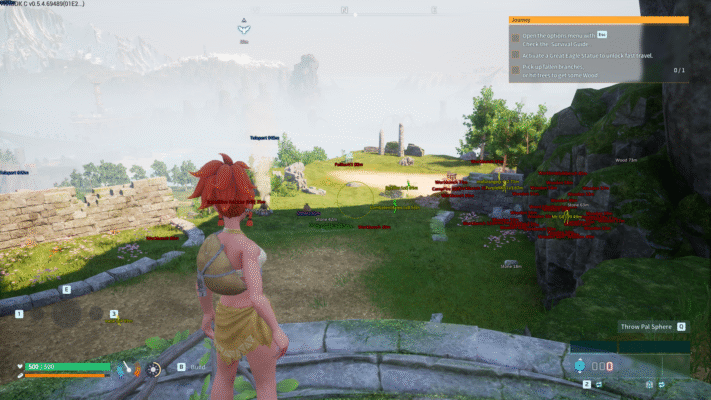Screen dimensions: 711x400
Task: Click the orange flame temperature icon
Action: tap(137, 370)
